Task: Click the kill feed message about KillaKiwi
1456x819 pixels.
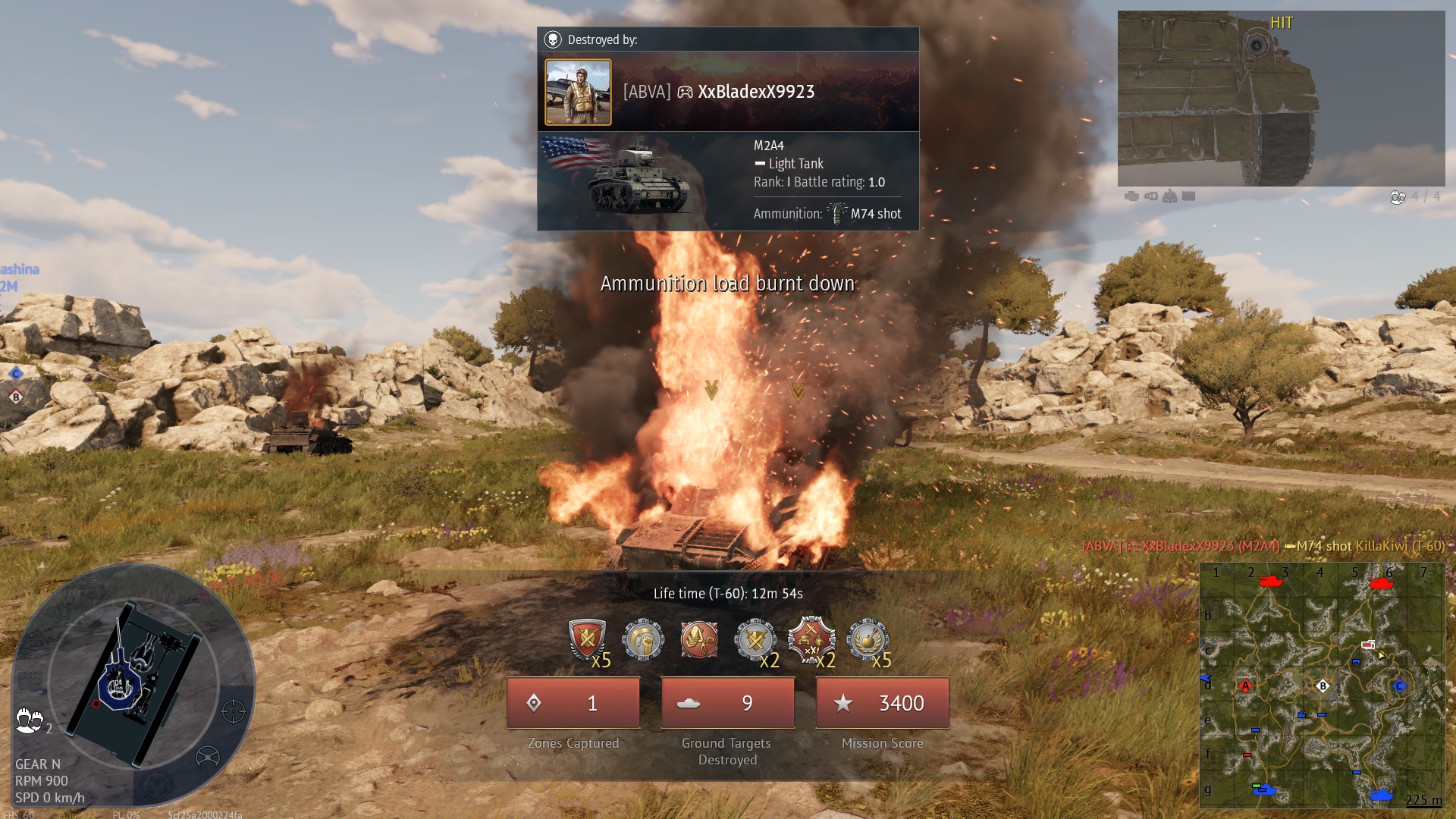Action: coord(1263,546)
